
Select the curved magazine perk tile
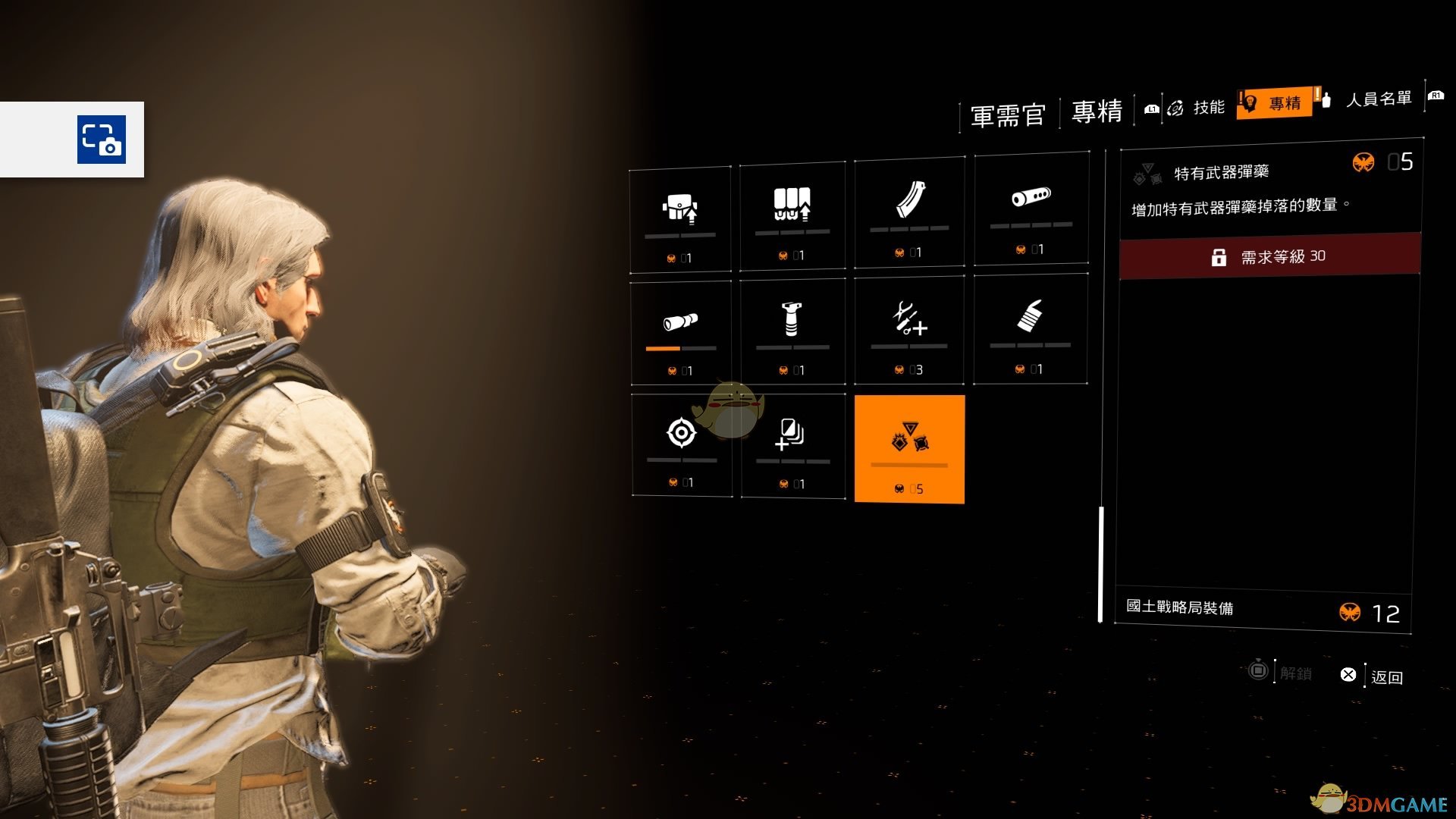[909, 212]
